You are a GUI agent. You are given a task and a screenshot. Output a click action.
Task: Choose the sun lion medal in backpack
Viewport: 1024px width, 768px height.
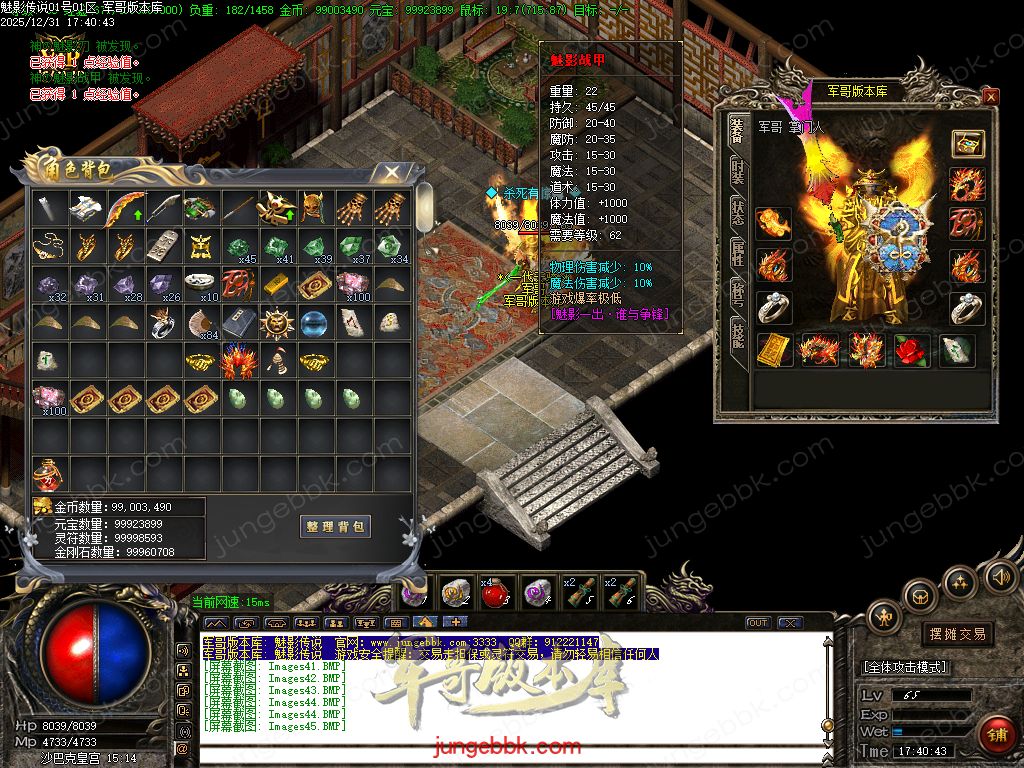(276, 324)
